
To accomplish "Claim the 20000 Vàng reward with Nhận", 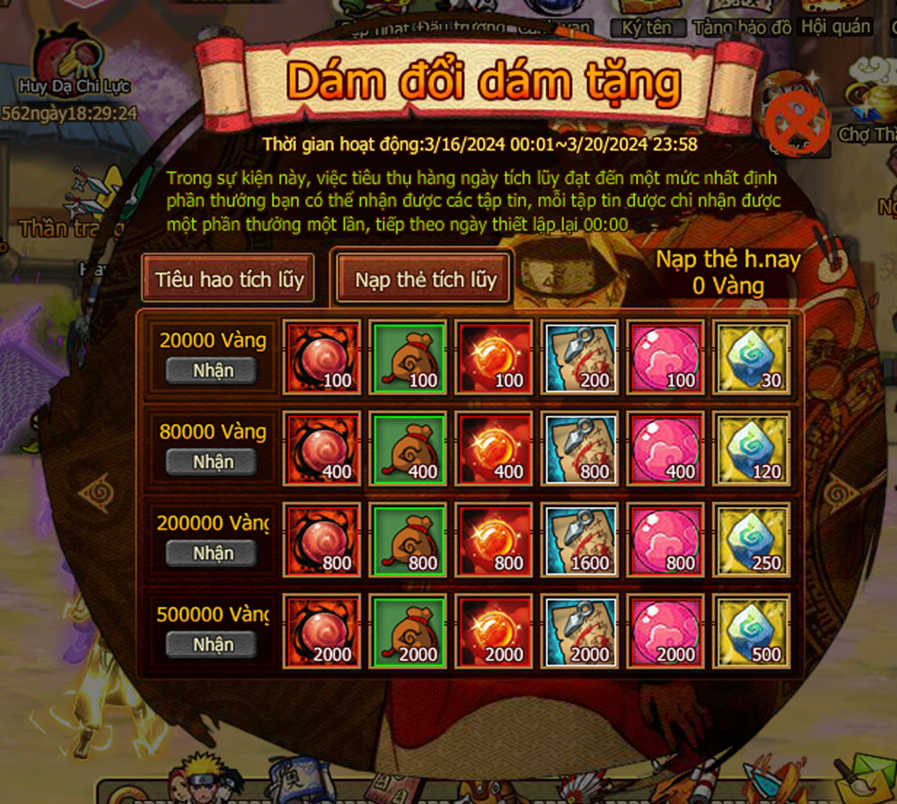I will 211,370.
